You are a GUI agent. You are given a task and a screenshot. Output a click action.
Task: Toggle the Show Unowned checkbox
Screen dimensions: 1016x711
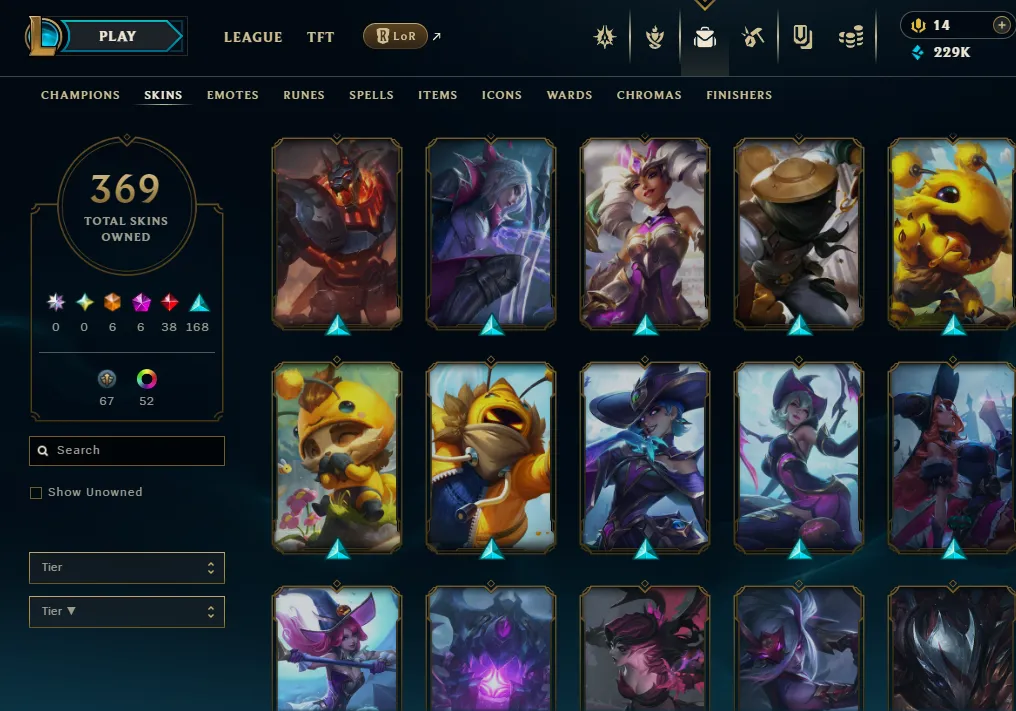coord(36,493)
